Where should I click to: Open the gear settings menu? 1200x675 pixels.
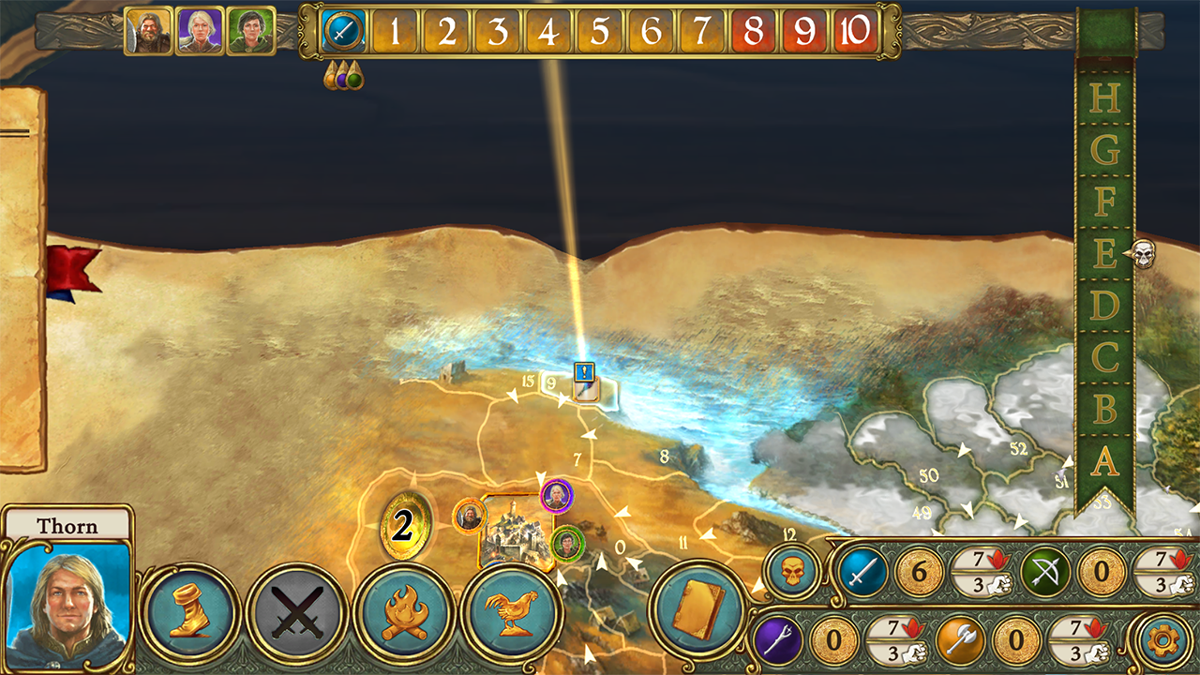pyautogui.click(x=1167, y=640)
